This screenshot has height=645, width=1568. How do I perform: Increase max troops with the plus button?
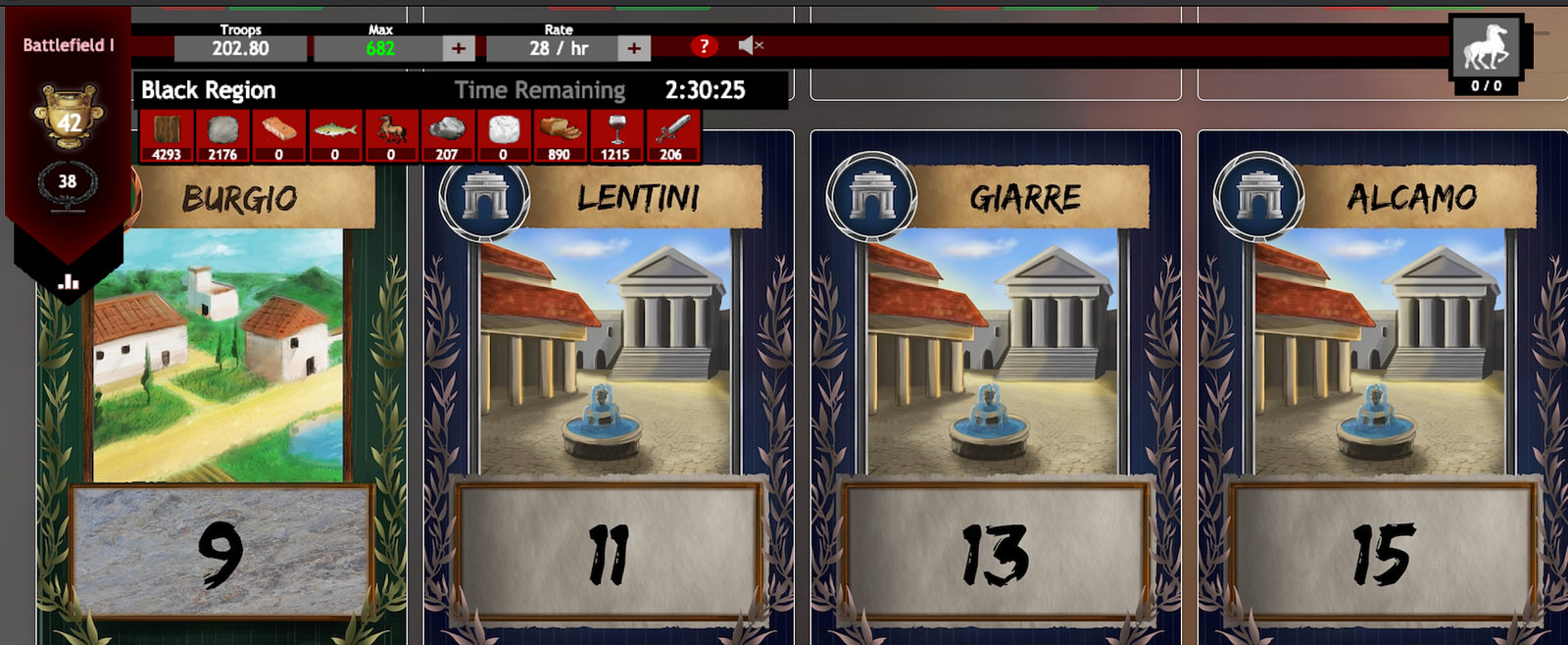tap(458, 48)
